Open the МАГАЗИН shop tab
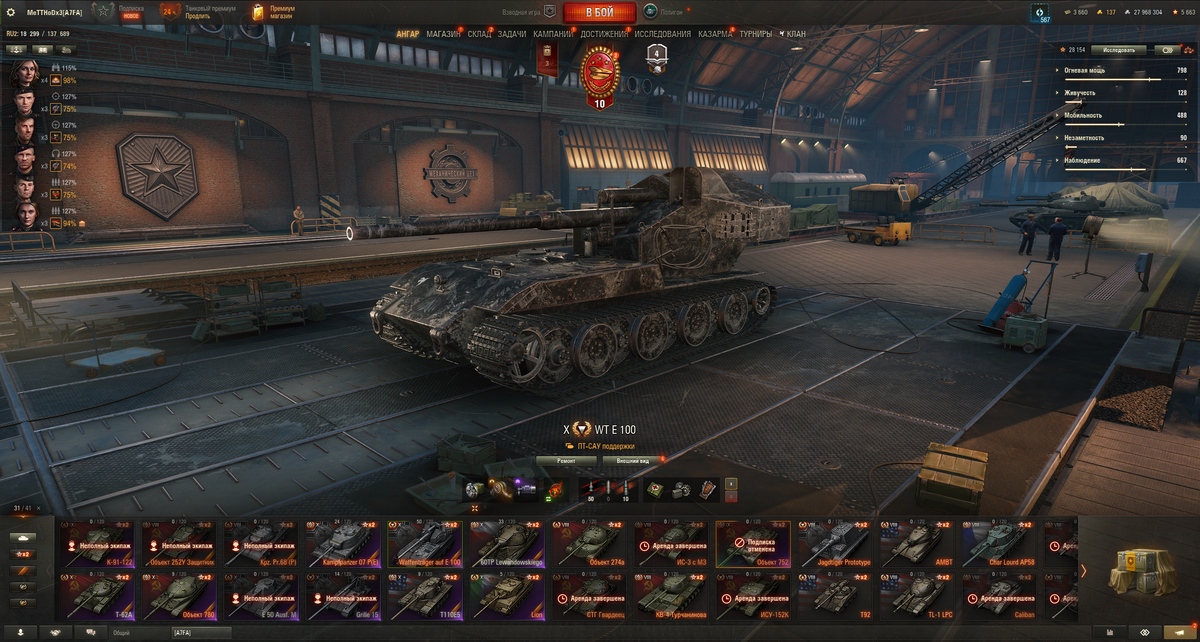1200x642 pixels. pos(443,34)
